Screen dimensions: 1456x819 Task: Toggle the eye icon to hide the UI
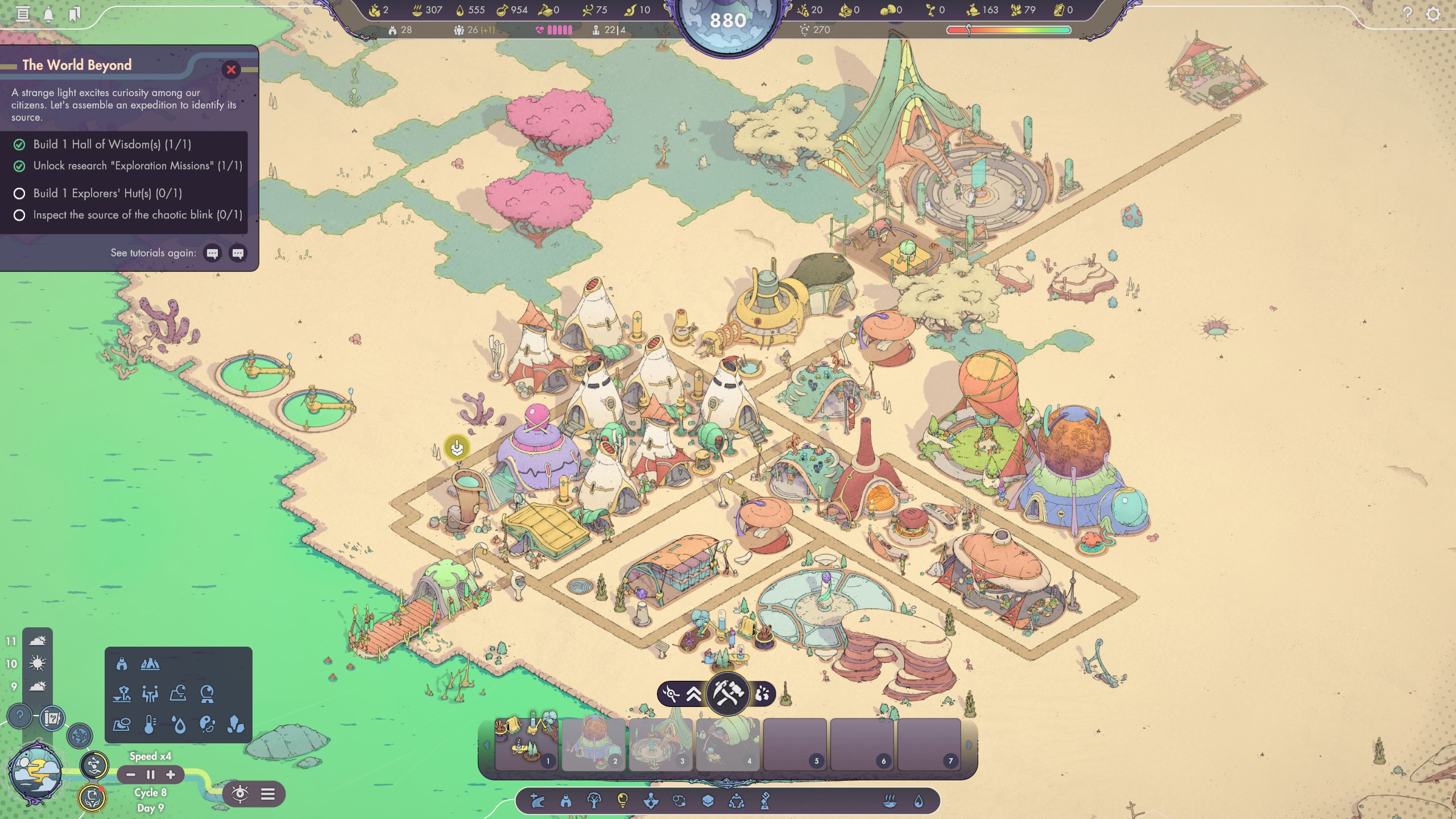click(x=241, y=795)
